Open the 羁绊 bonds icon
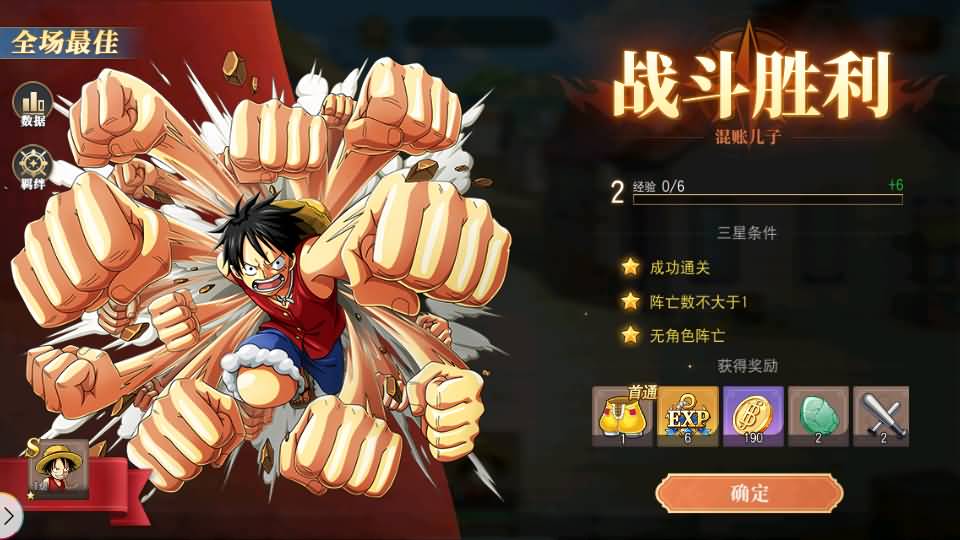 (x=33, y=167)
